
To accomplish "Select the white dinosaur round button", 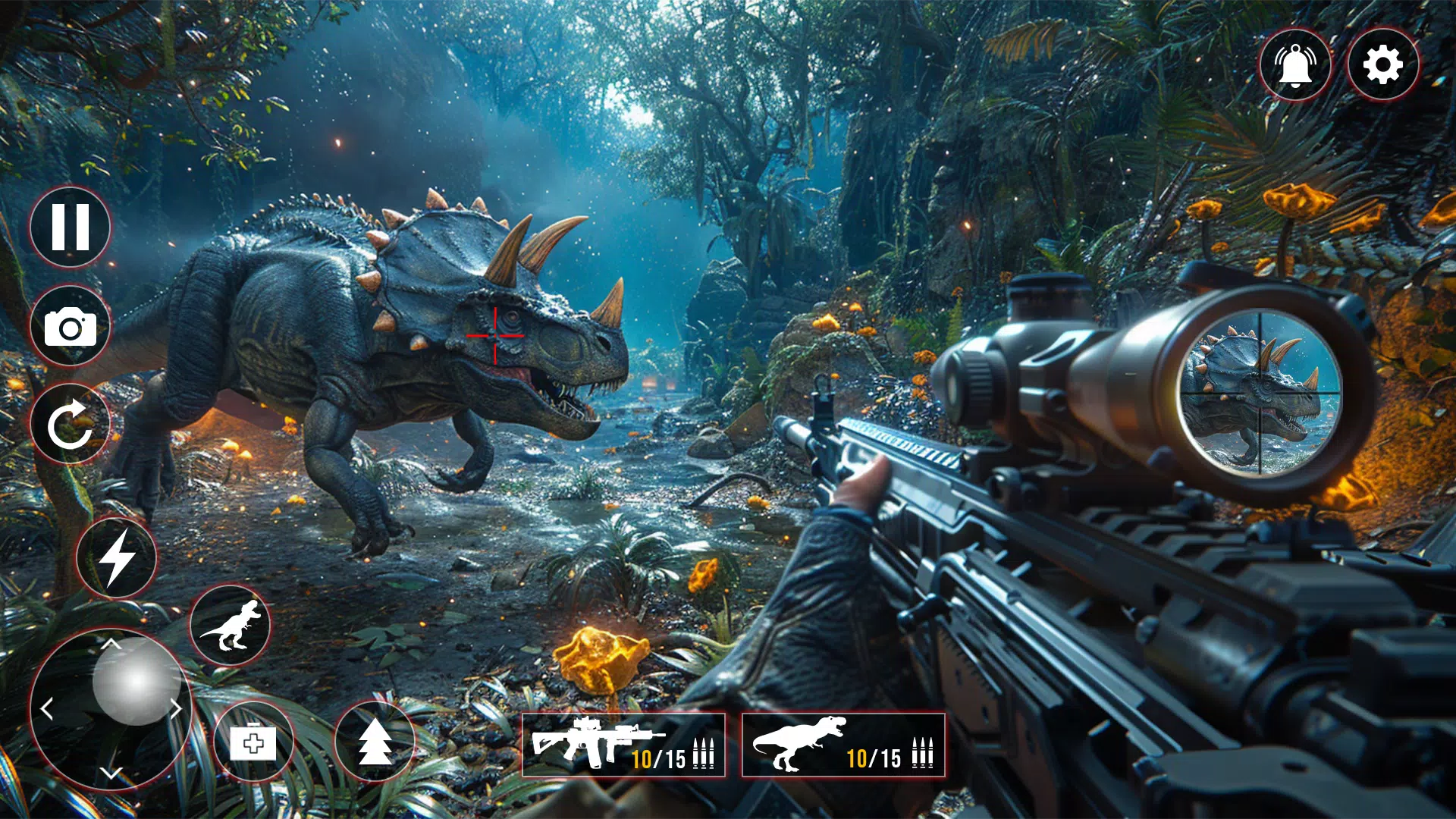I will (230, 626).
